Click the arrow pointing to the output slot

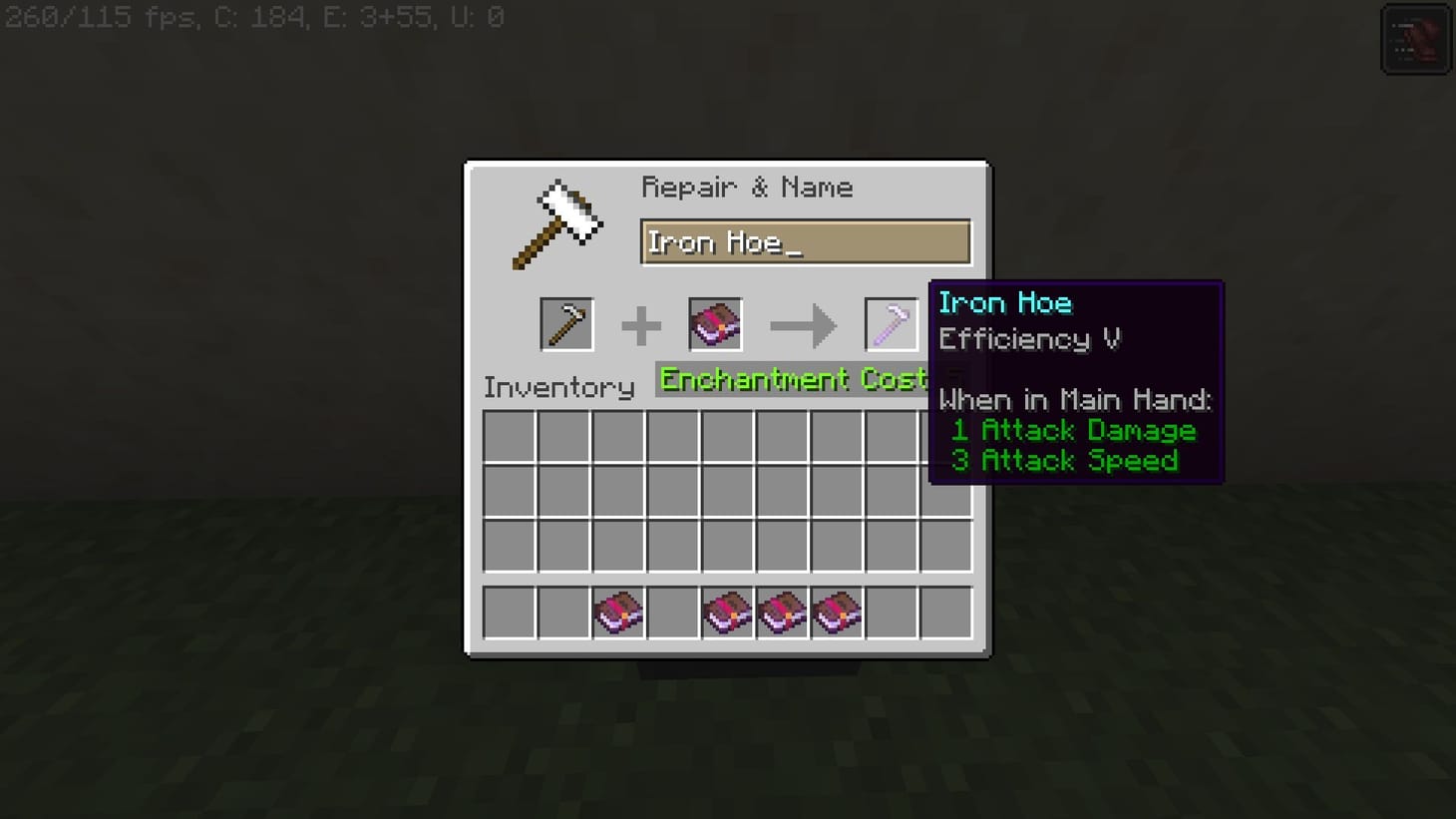coord(804,323)
